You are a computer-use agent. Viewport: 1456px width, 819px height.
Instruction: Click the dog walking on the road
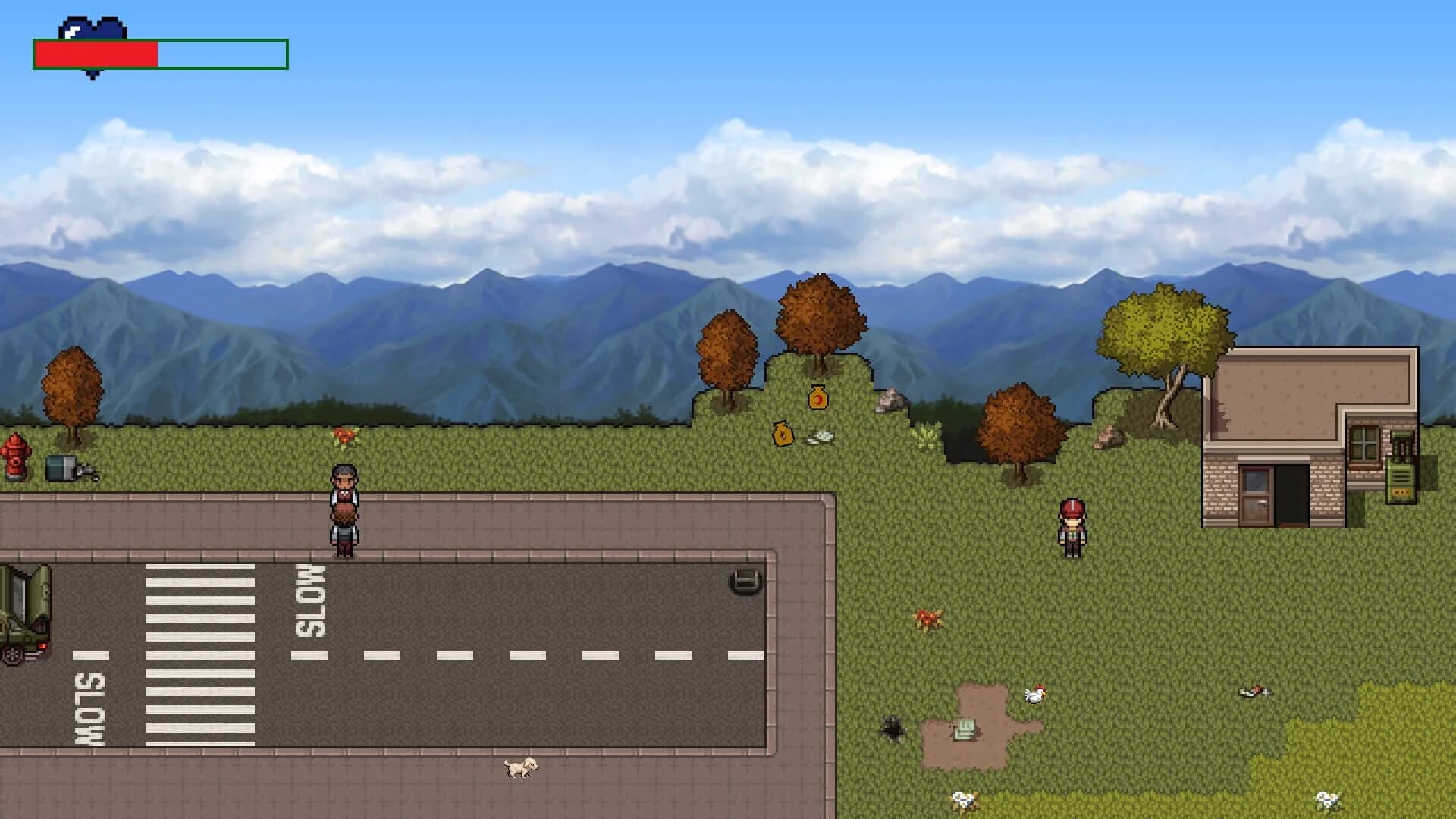(519, 770)
